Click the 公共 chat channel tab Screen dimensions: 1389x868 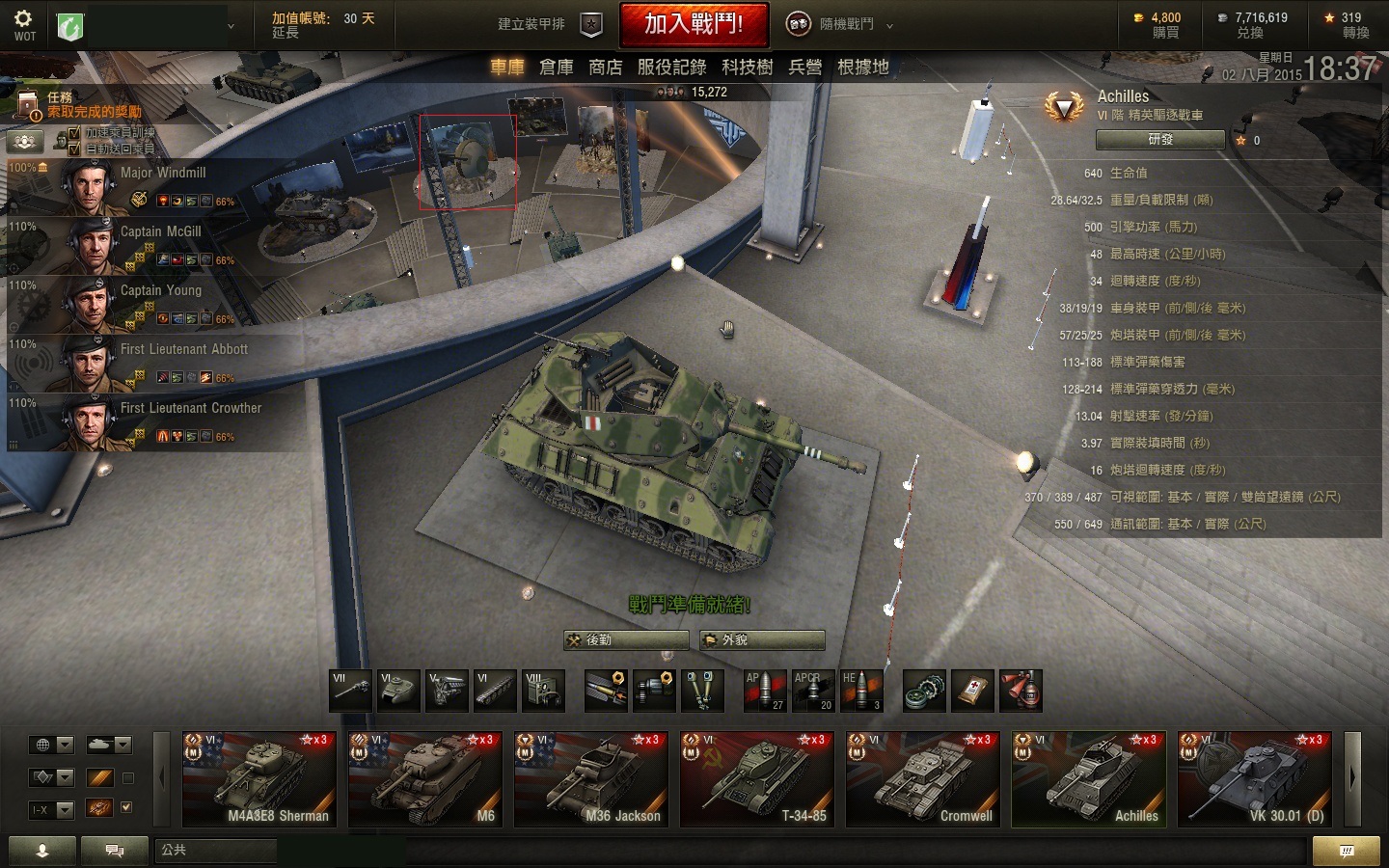[x=214, y=850]
